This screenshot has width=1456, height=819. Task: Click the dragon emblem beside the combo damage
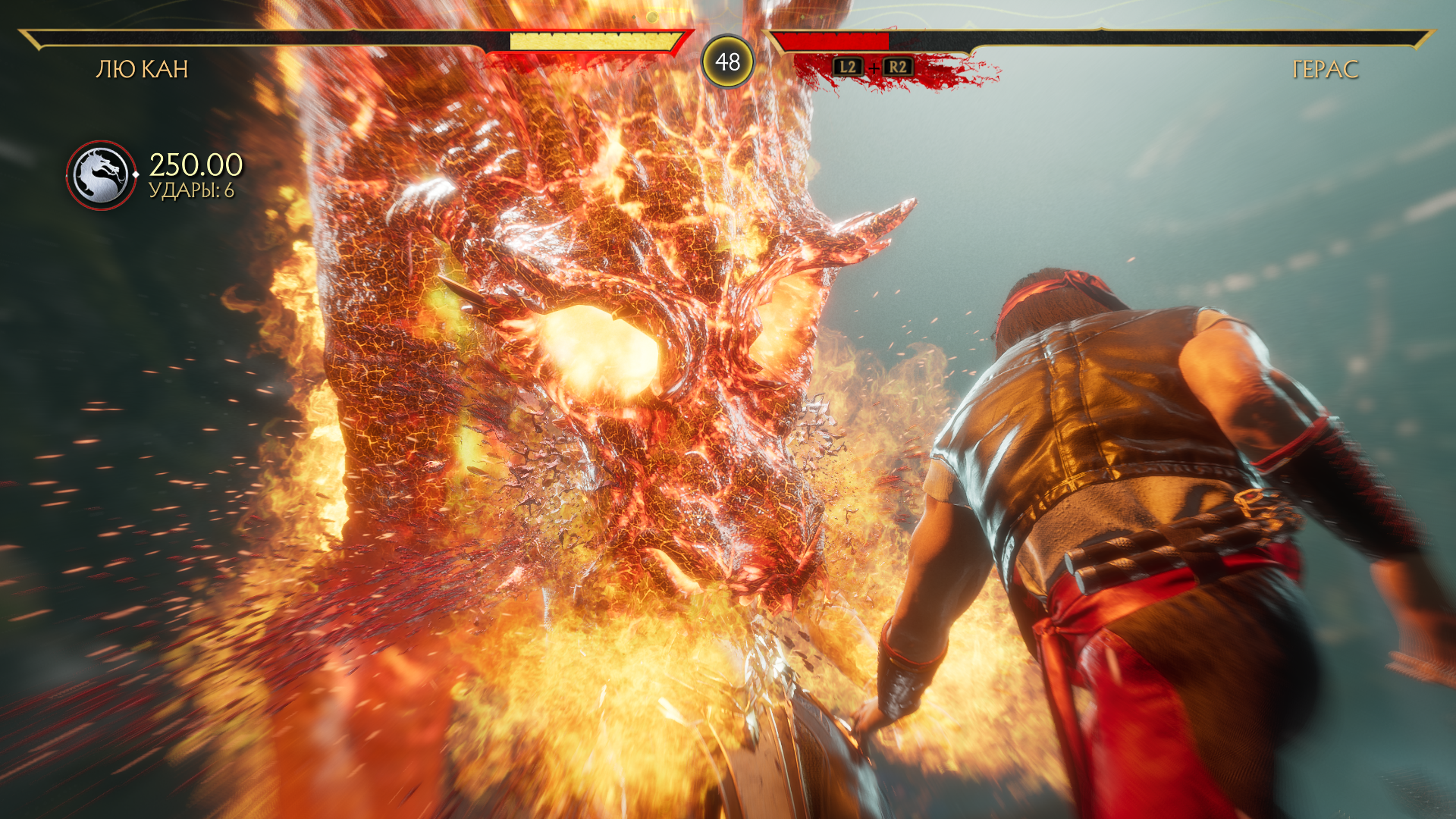tap(101, 176)
